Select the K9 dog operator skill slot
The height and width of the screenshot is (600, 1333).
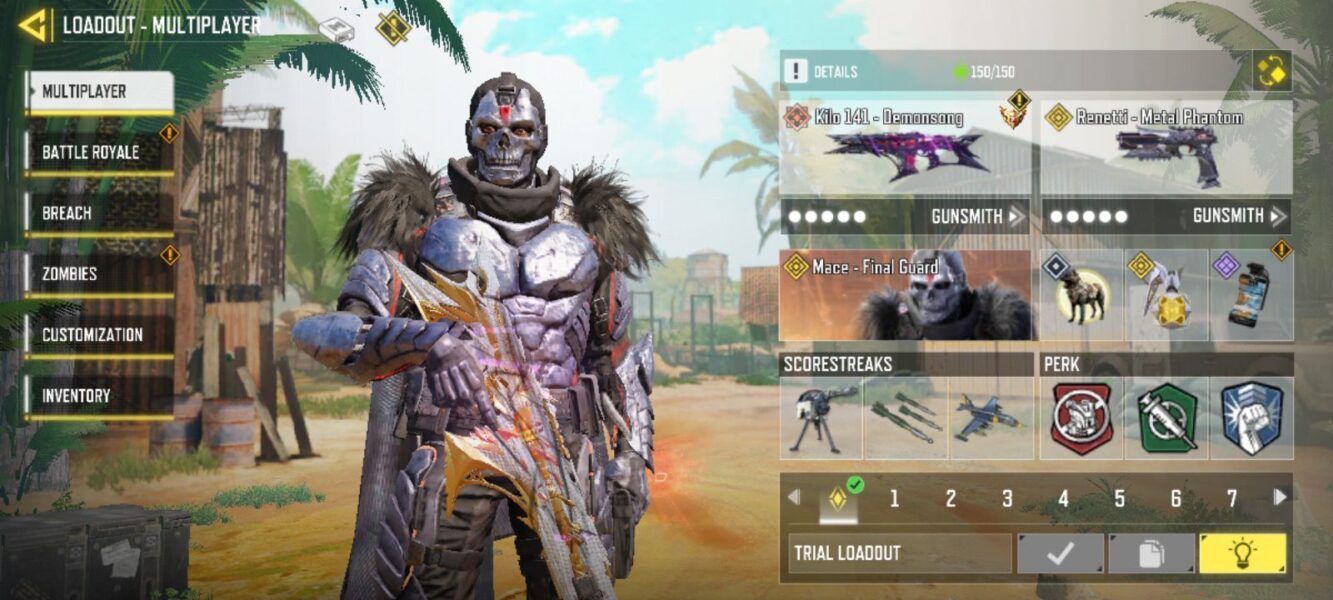(1082, 296)
